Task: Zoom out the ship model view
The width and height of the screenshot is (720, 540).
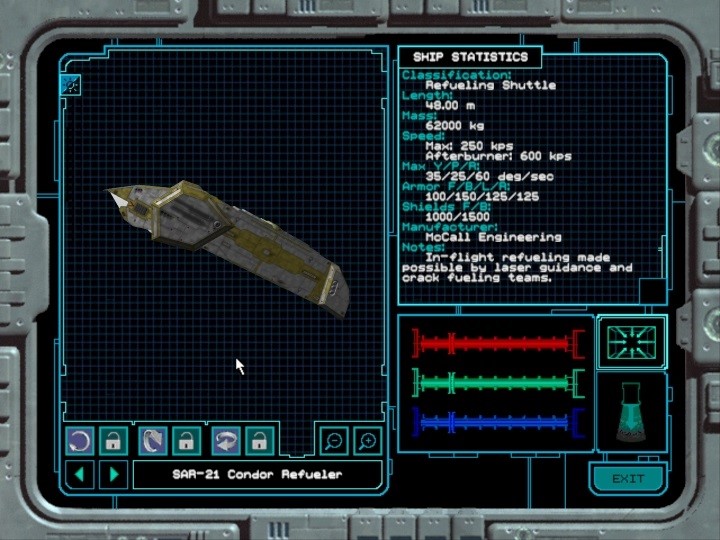Action: pyautogui.click(x=333, y=440)
